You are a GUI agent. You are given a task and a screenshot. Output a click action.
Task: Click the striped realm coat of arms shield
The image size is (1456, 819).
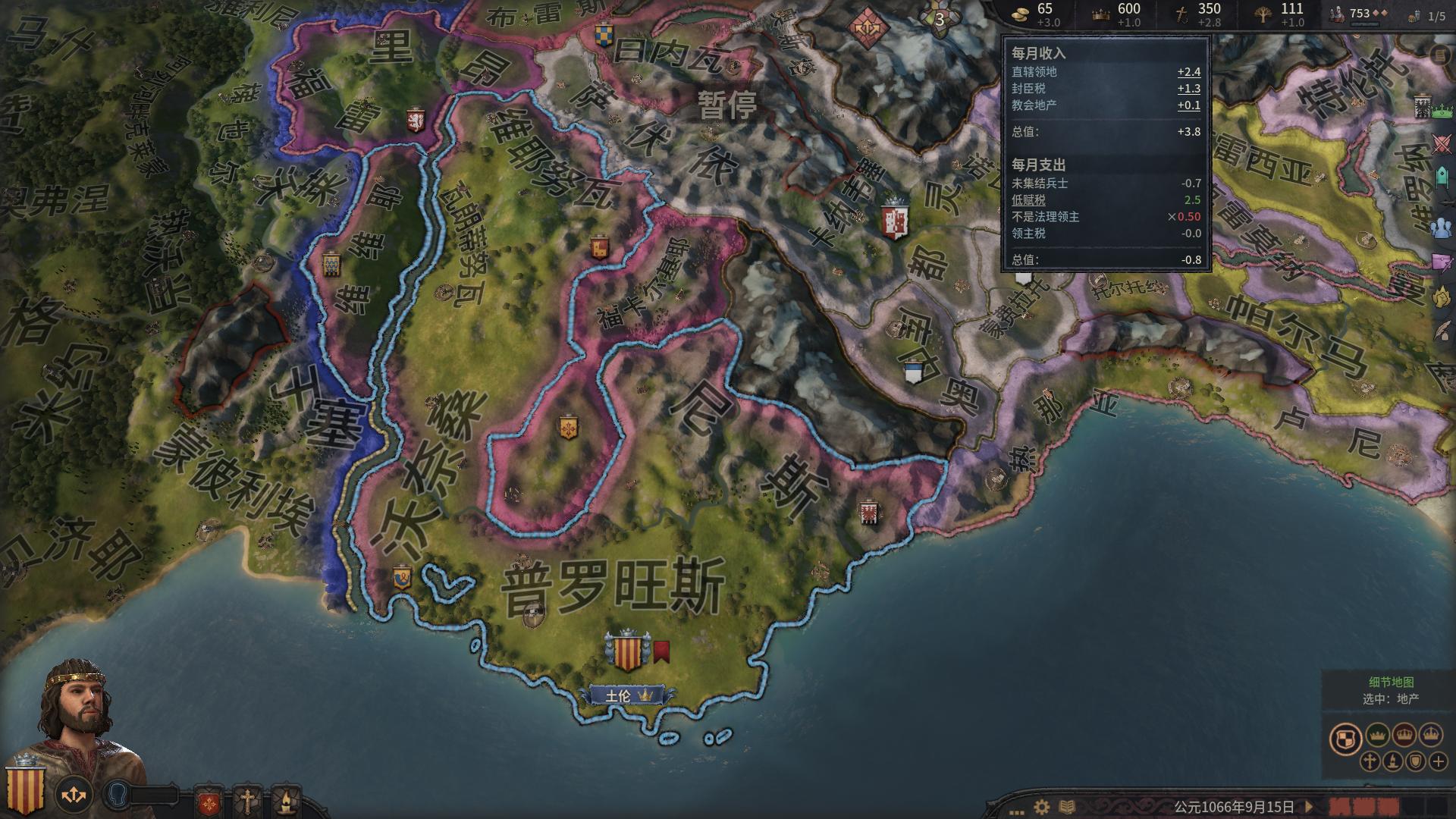coord(25,789)
